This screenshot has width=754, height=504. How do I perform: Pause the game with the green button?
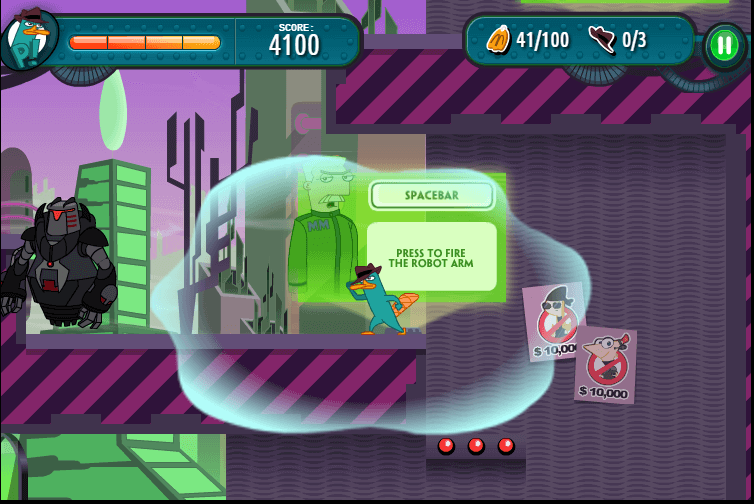pos(721,44)
